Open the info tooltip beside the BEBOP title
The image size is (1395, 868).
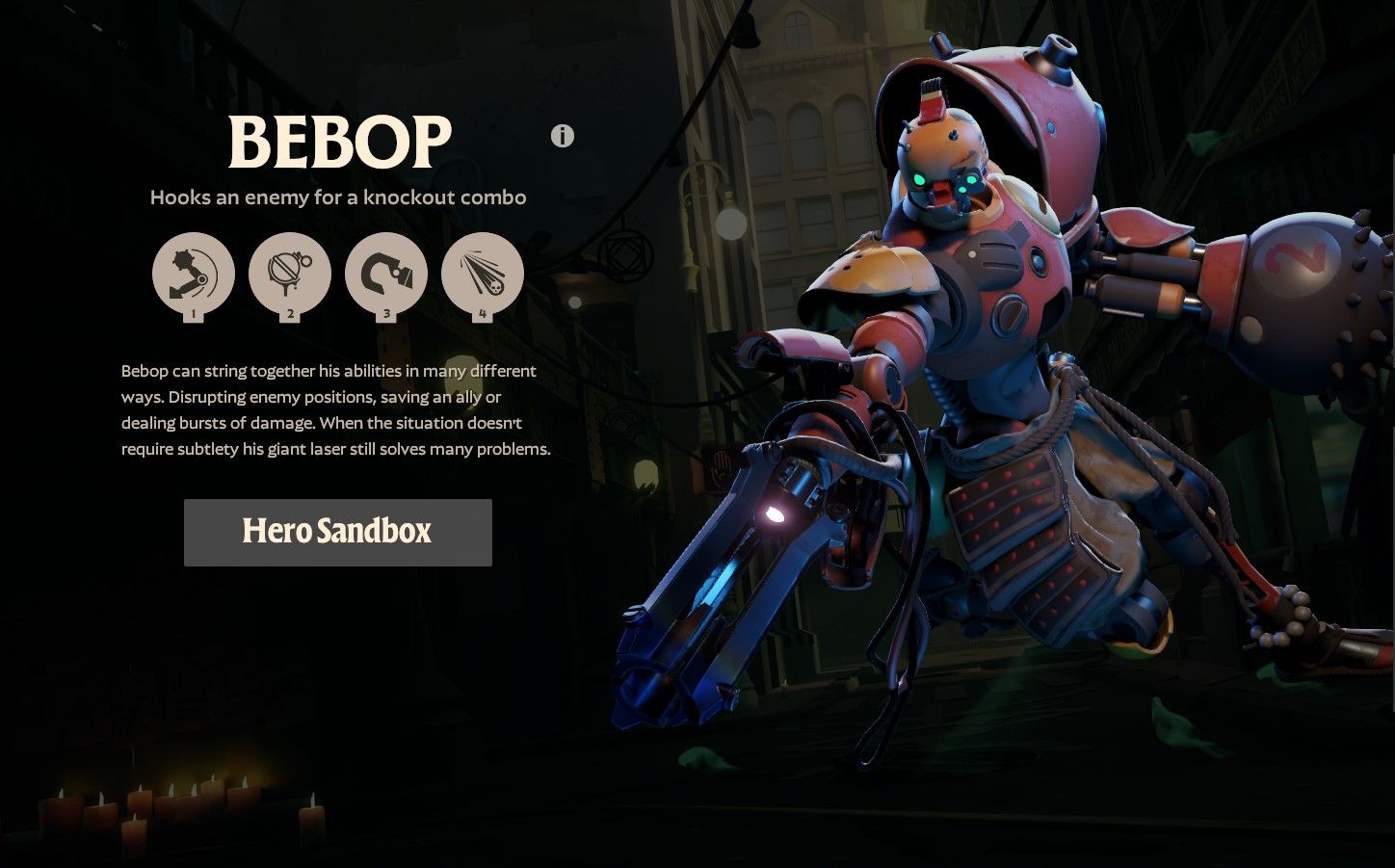(562, 136)
